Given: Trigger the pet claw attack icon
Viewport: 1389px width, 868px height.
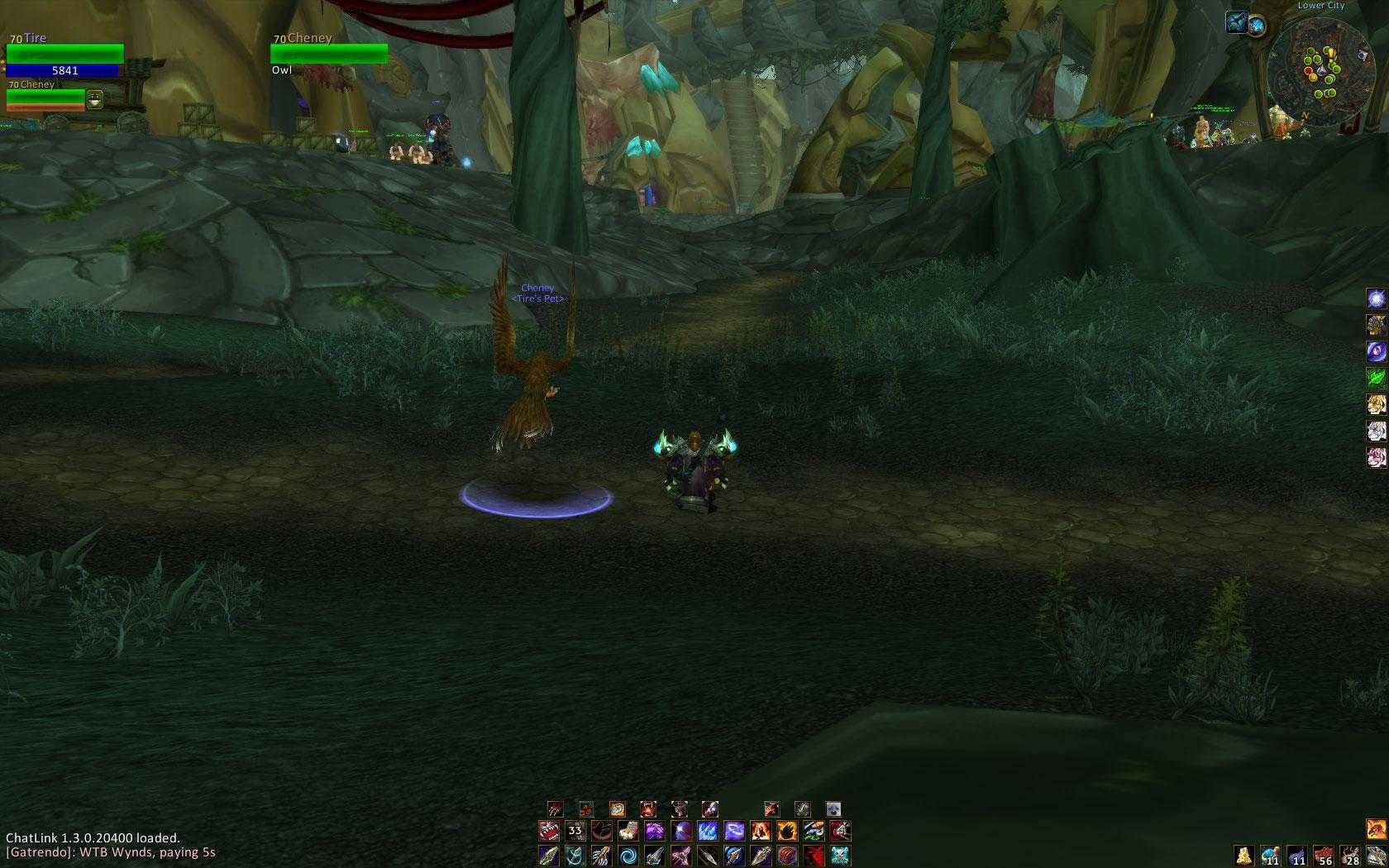Looking at the screenshot, I should (x=555, y=808).
